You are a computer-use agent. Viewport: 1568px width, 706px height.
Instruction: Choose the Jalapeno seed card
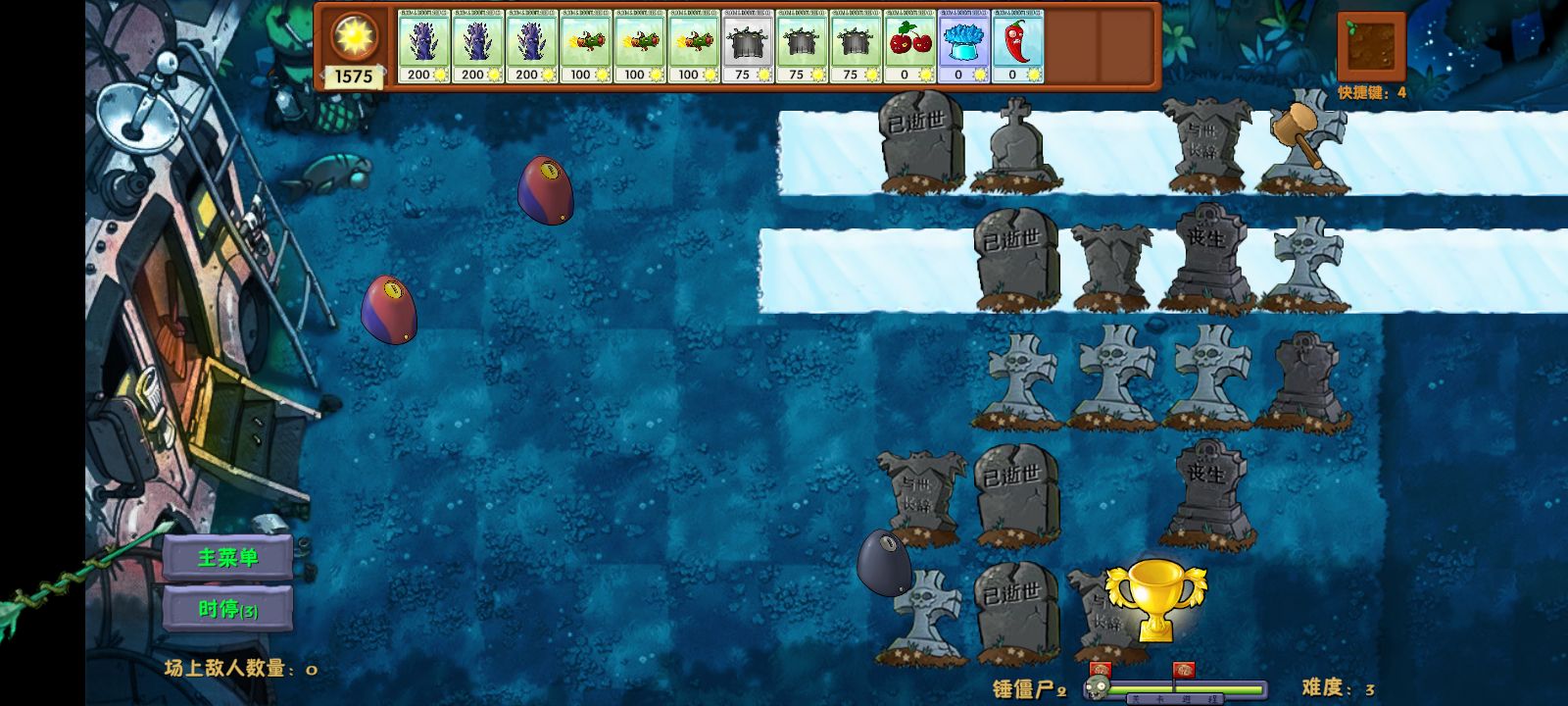click(x=1018, y=47)
